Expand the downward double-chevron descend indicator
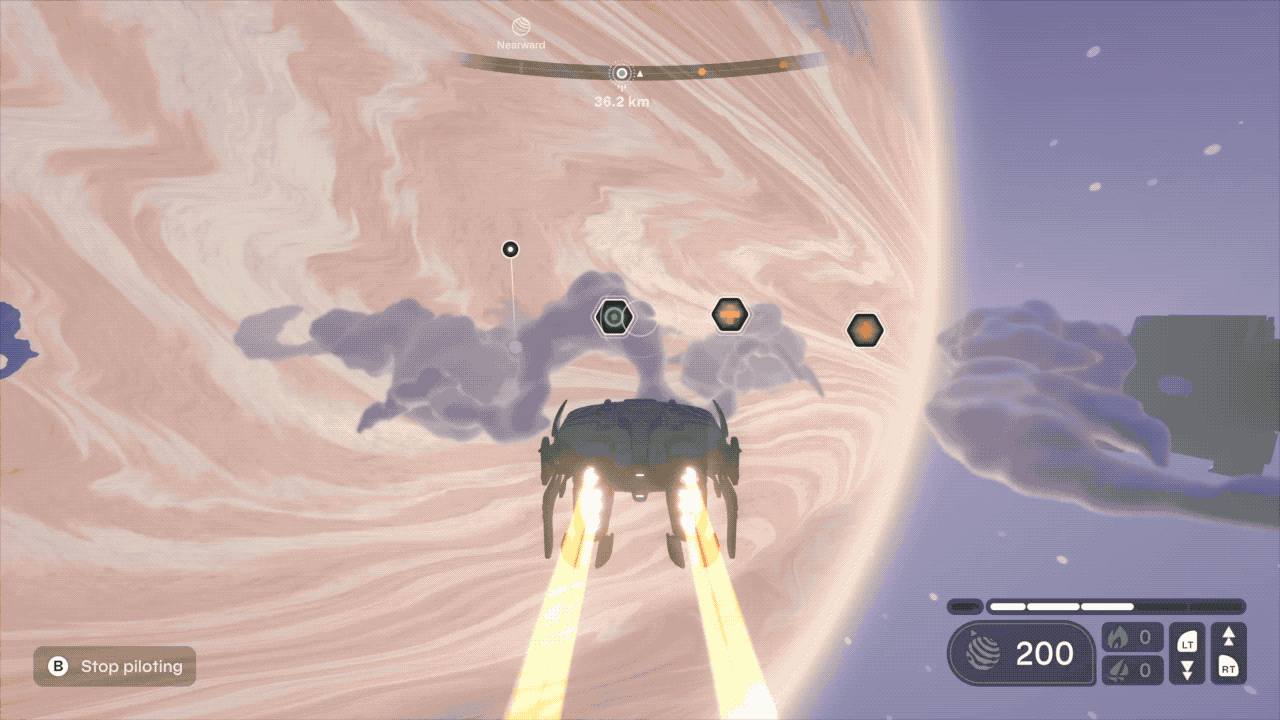 pyautogui.click(x=1186, y=670)
